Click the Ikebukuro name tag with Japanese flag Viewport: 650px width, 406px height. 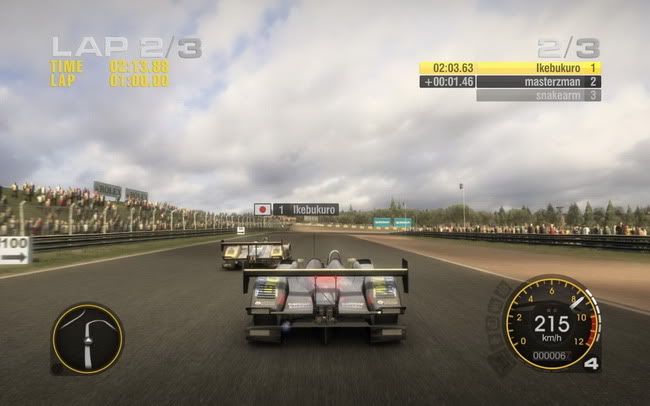coord(296,210)
